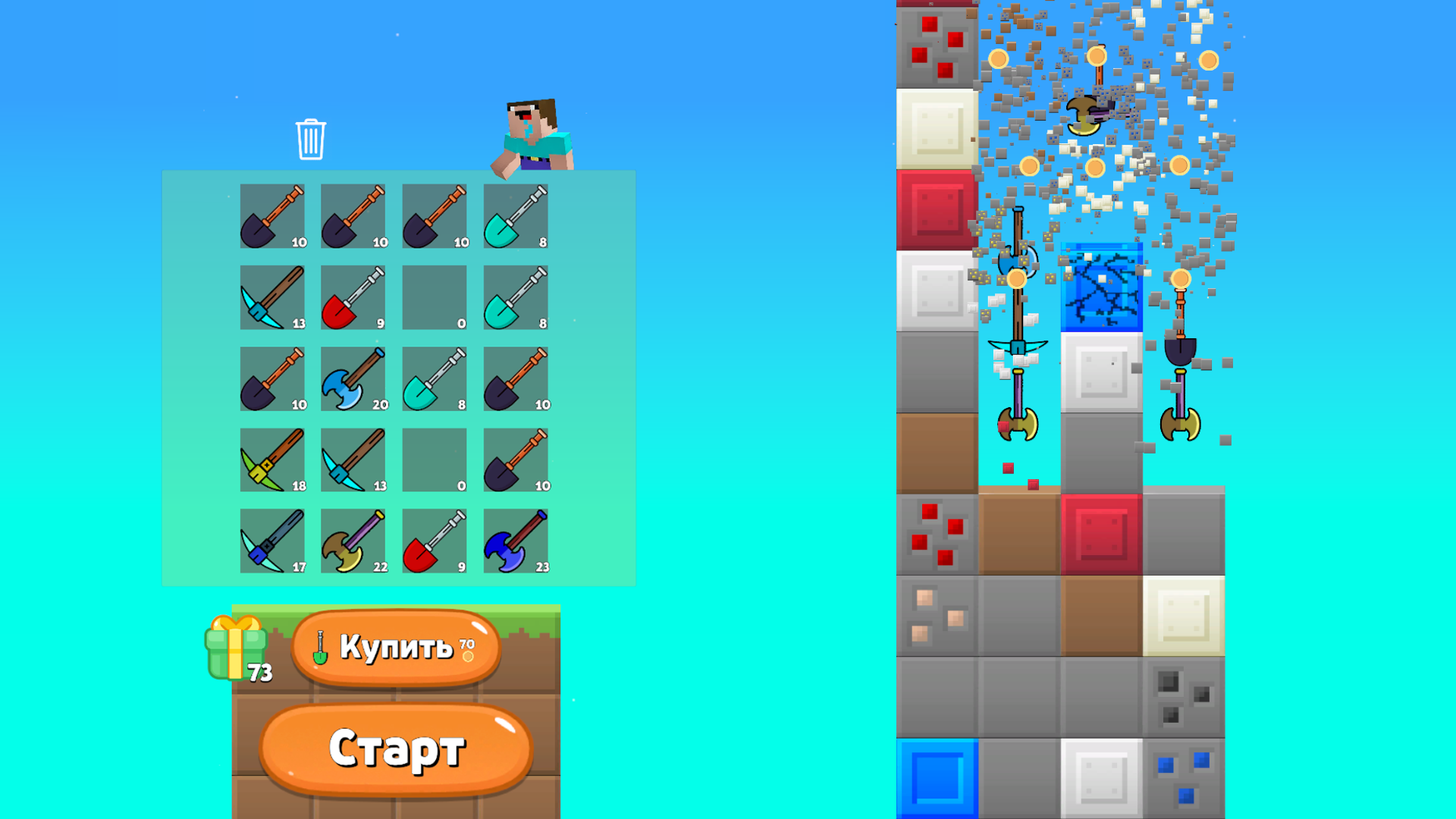1456x819 pixels.
Task: Tap the dark pickaxe showing 17
Action: pyautogui.click(x=273, y=539)
